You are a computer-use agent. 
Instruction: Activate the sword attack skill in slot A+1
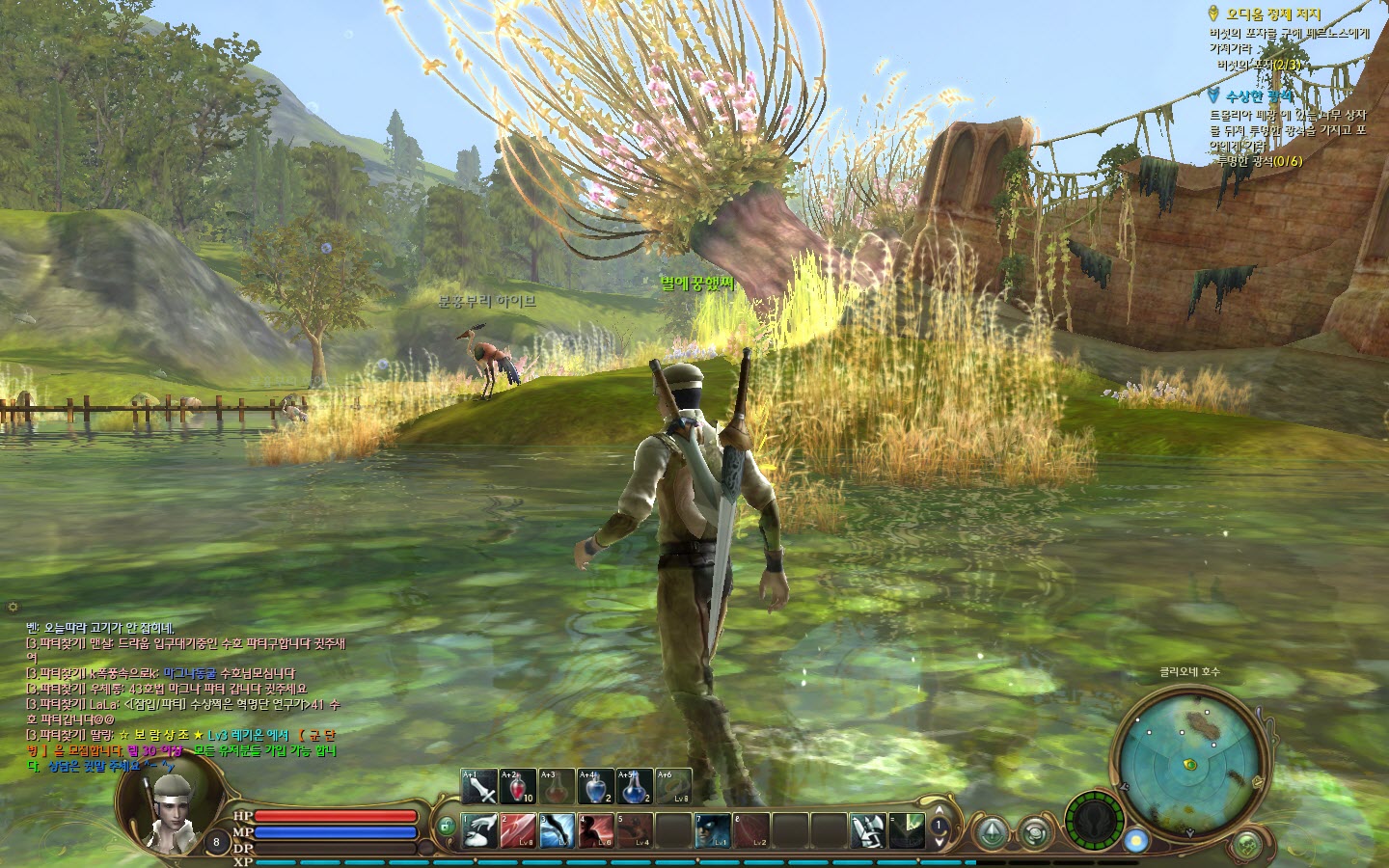479,787
